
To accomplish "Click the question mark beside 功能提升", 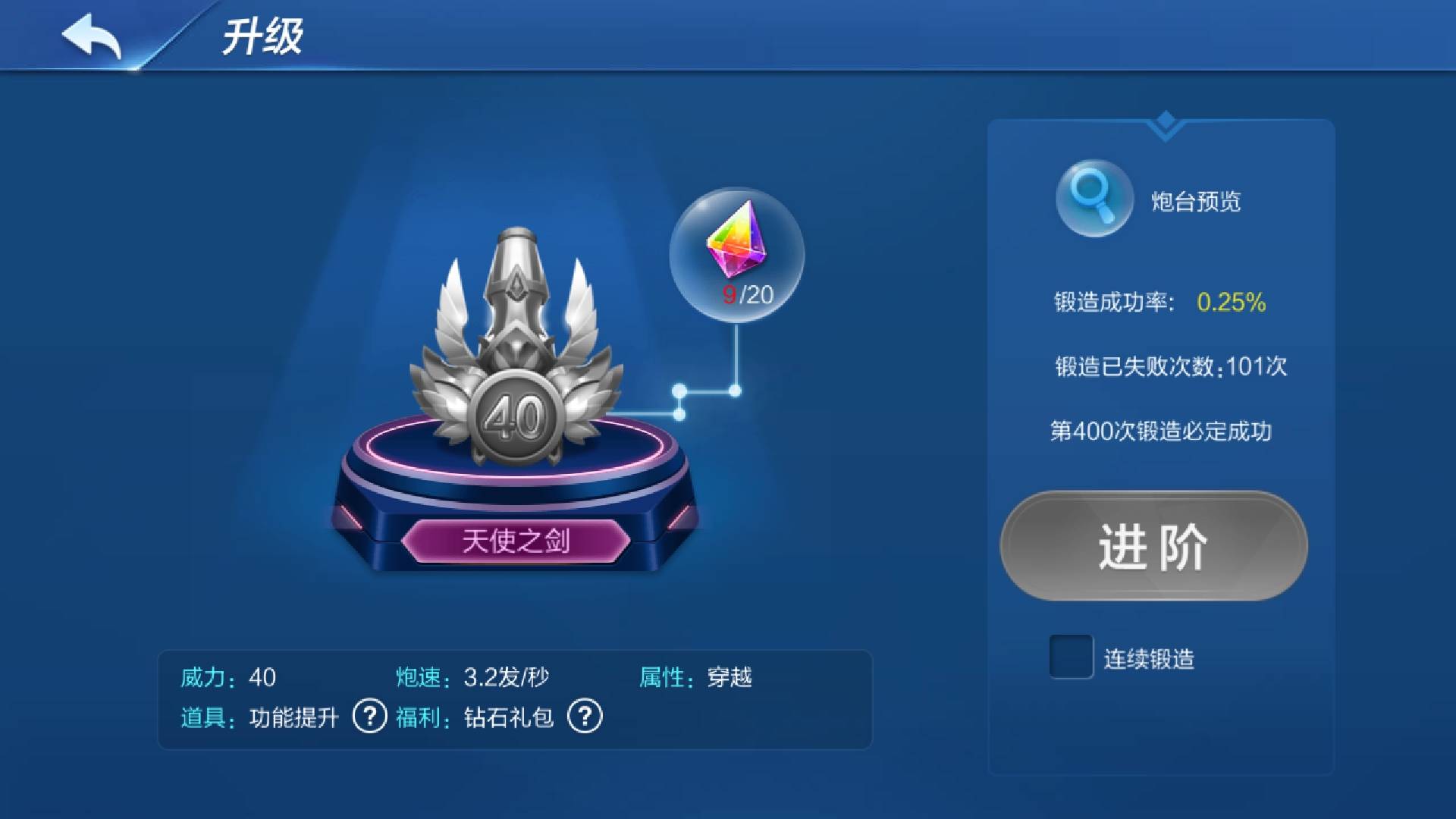I will pos(369,716).
